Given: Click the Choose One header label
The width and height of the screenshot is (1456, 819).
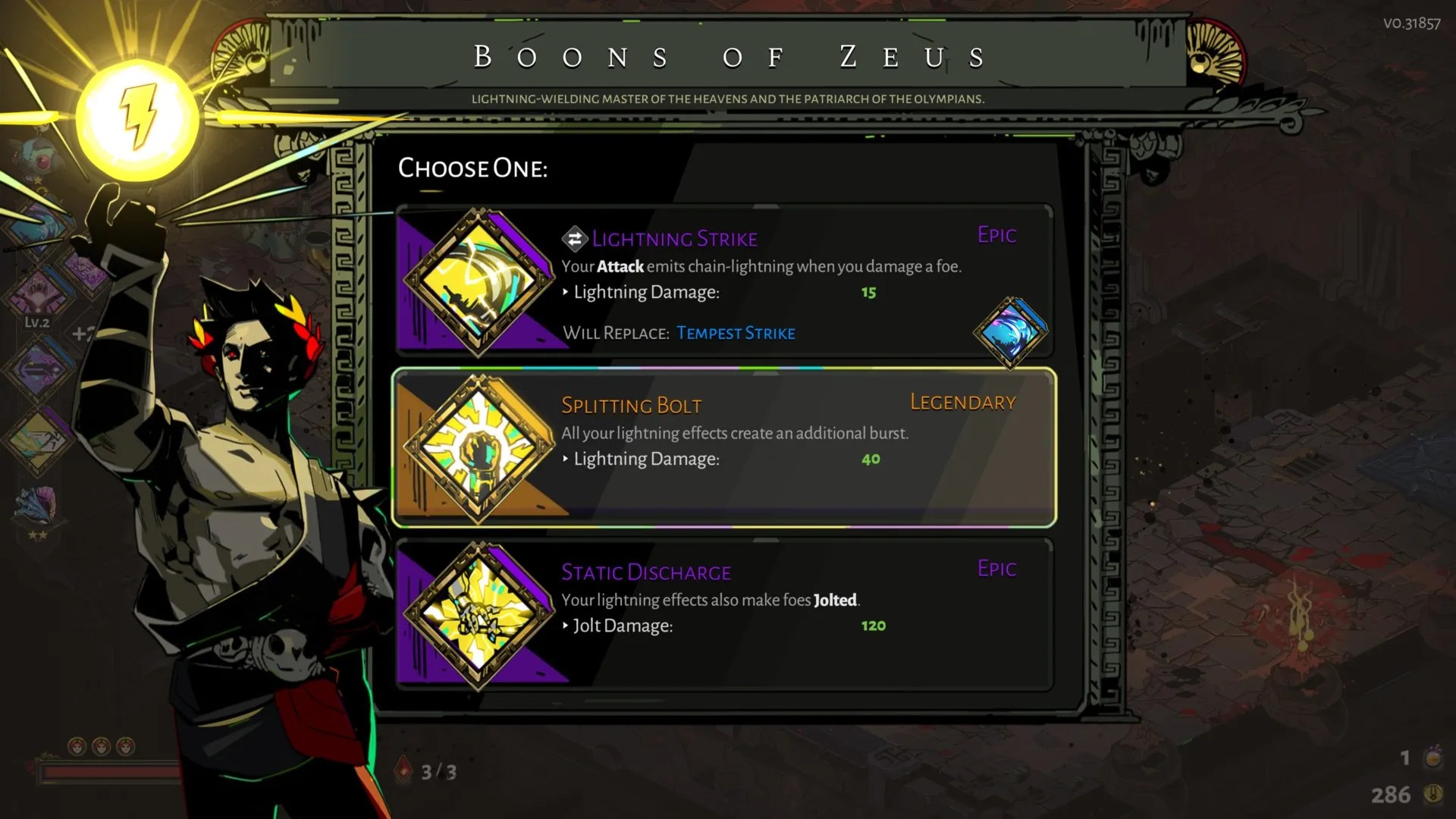Looking at the screenshot, I should [473, 168].
